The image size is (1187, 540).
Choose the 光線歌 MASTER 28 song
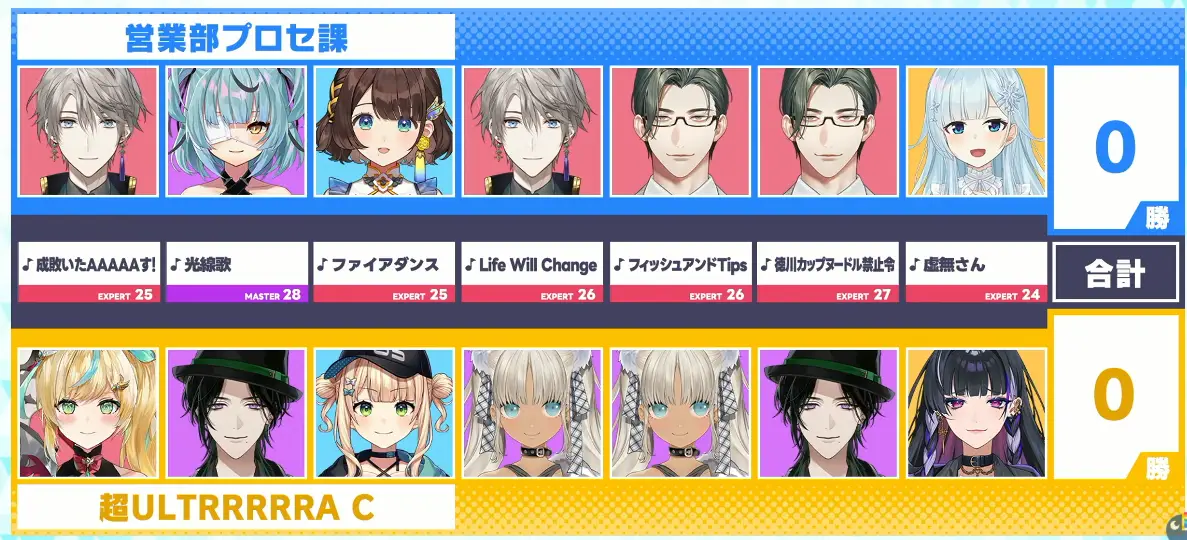coord(237,272)
